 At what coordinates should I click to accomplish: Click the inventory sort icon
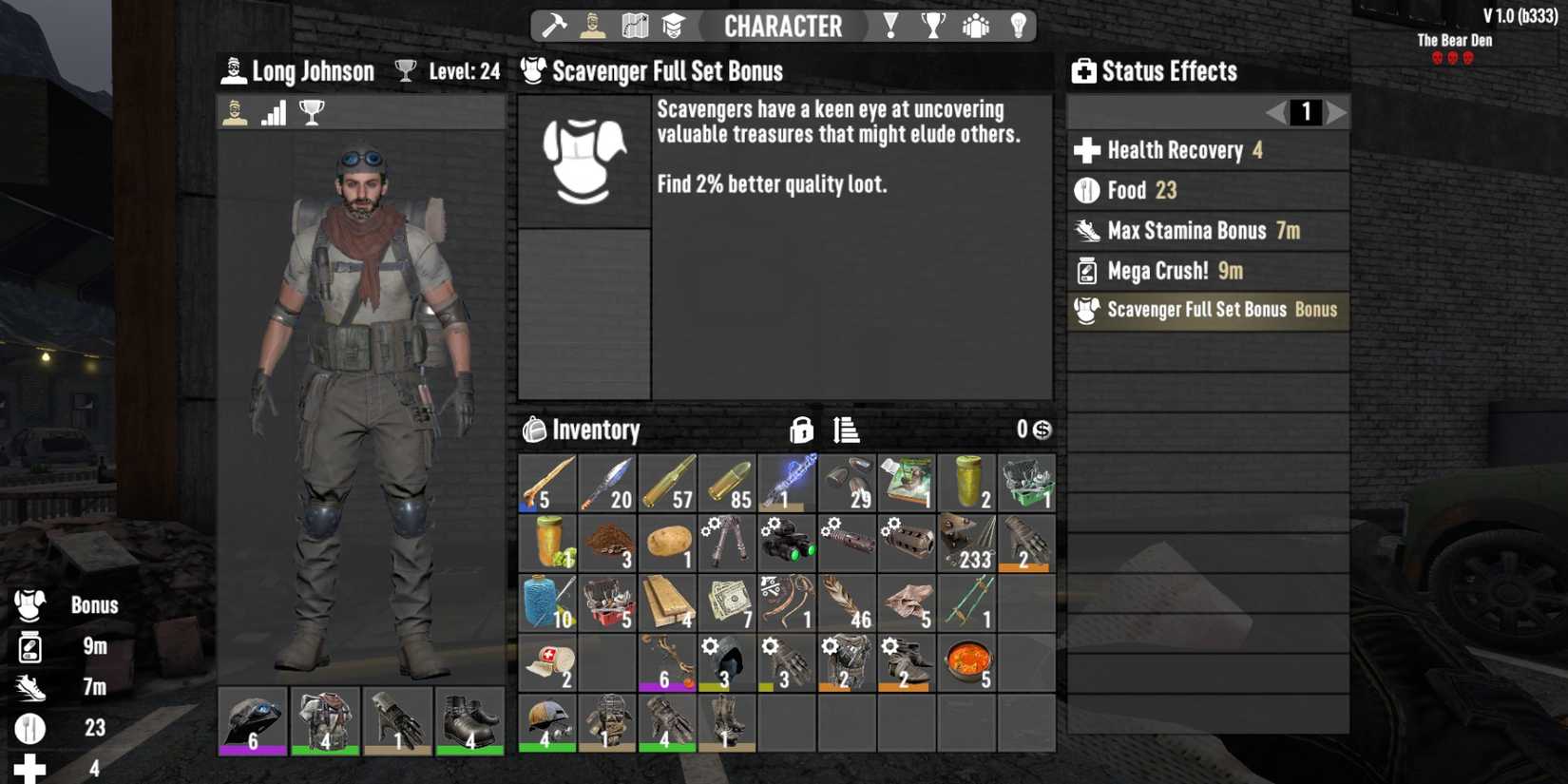[x=847, y=430]
